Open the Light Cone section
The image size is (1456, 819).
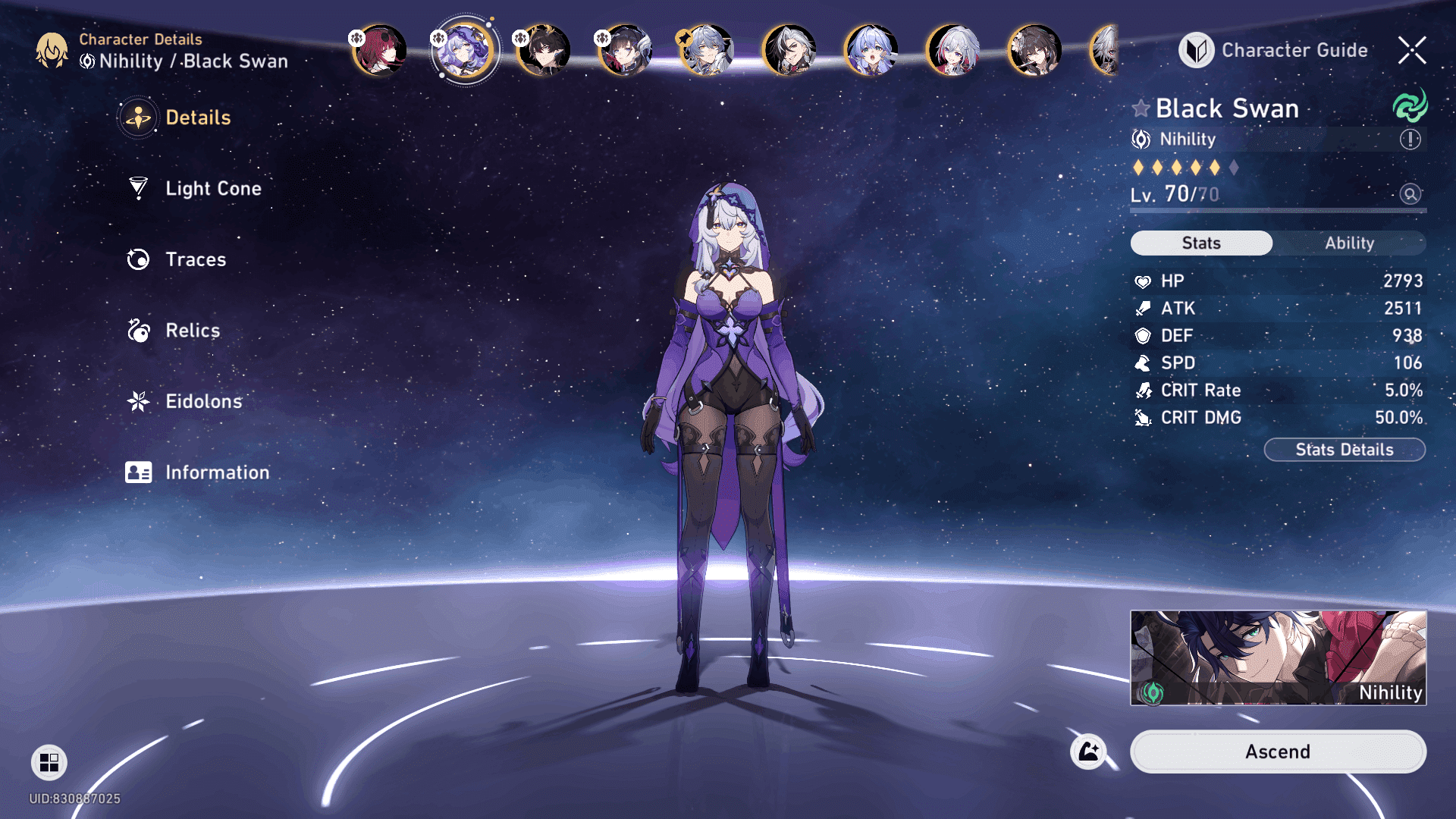[x=212, y=188]
